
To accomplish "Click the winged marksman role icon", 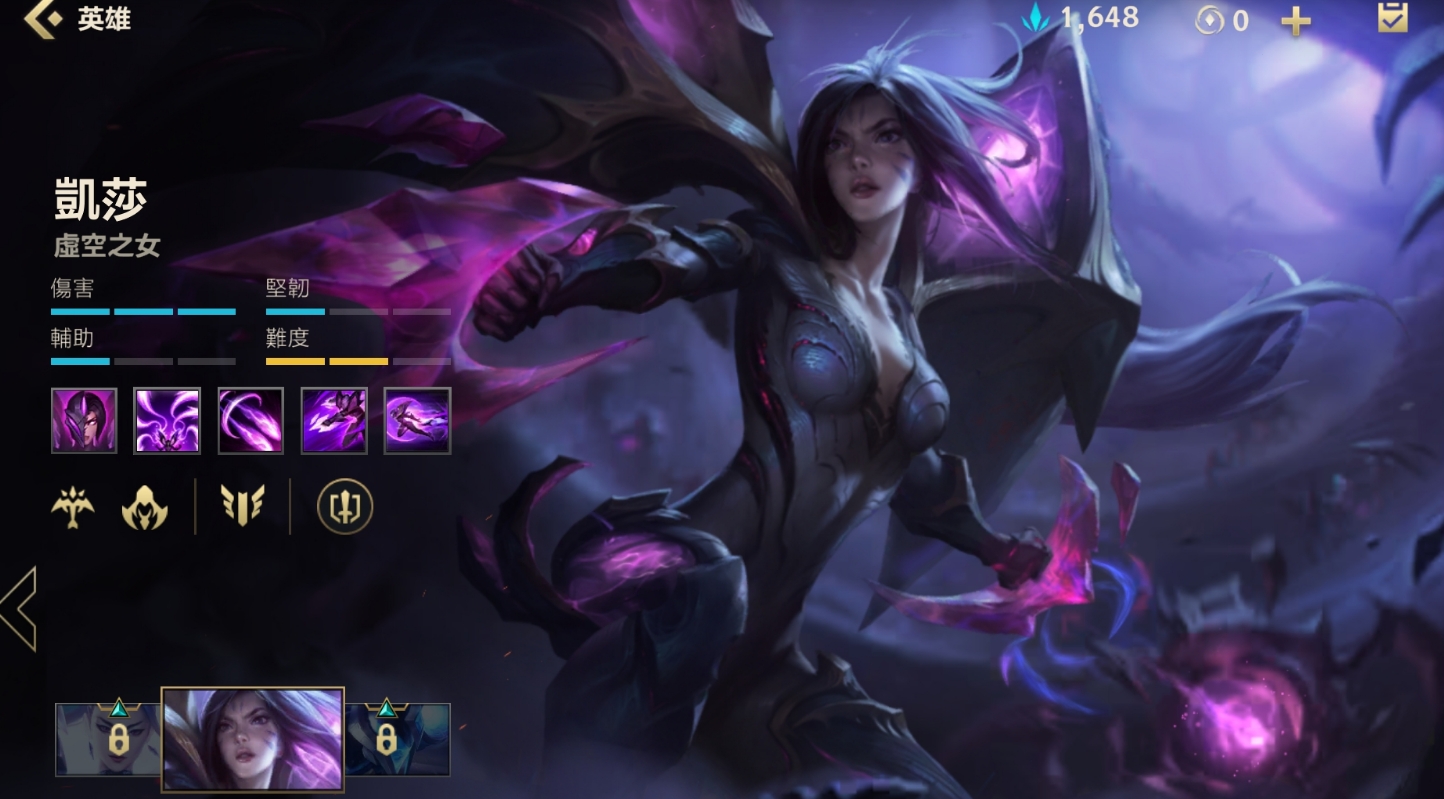I will 73,508.
